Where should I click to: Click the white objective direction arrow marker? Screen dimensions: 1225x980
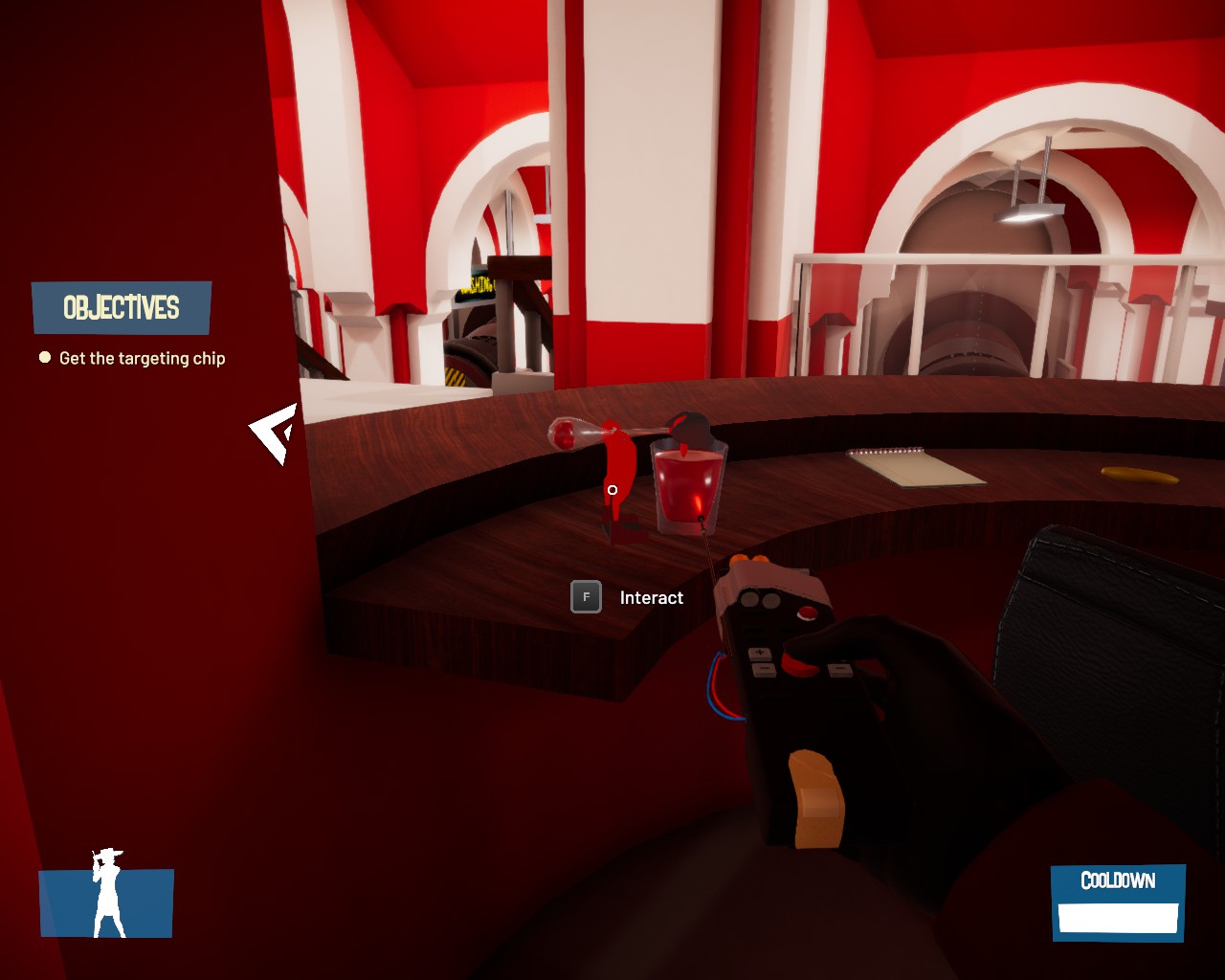coord(276,433)
